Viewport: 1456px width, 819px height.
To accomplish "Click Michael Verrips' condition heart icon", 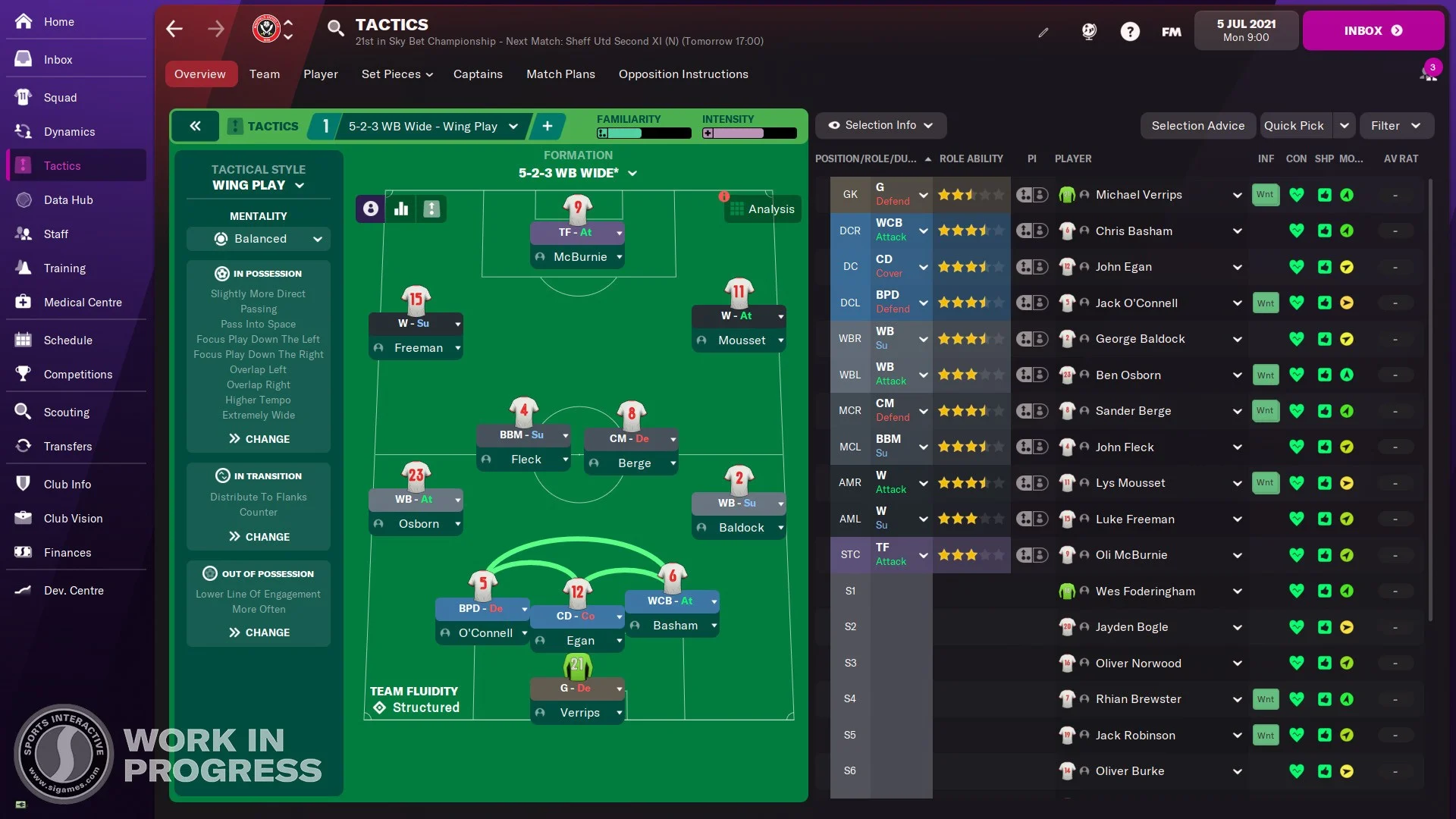I will (x=1298, y=195).
